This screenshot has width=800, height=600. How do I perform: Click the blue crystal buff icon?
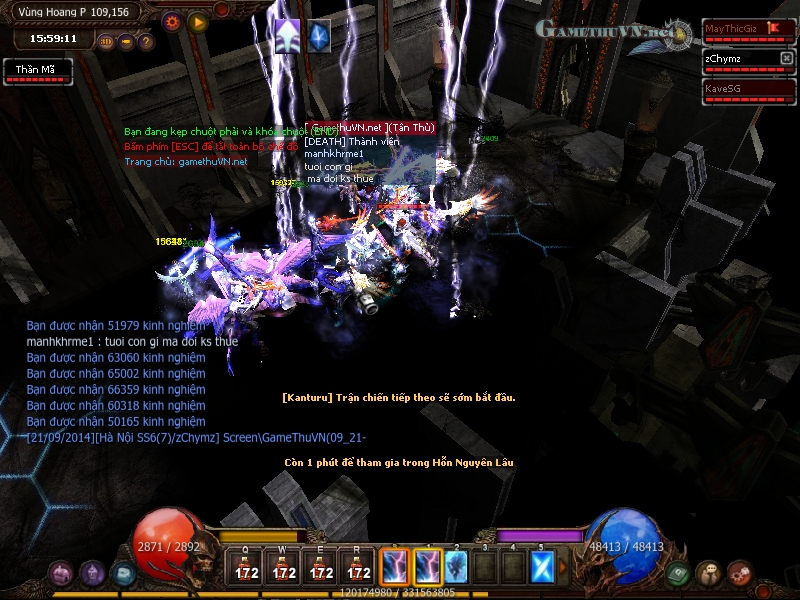(319, 35)
